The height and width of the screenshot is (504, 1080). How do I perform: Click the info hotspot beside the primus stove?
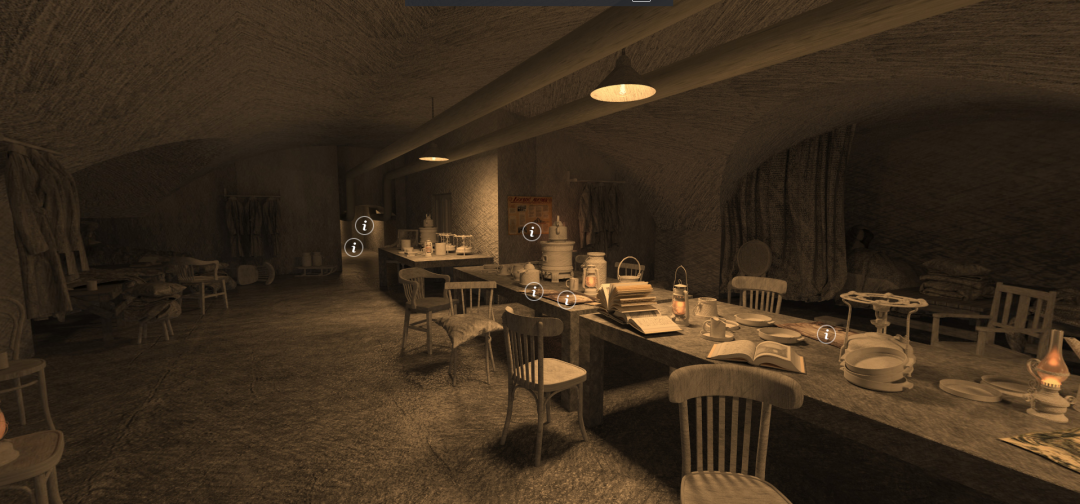[x=826, y=334]
